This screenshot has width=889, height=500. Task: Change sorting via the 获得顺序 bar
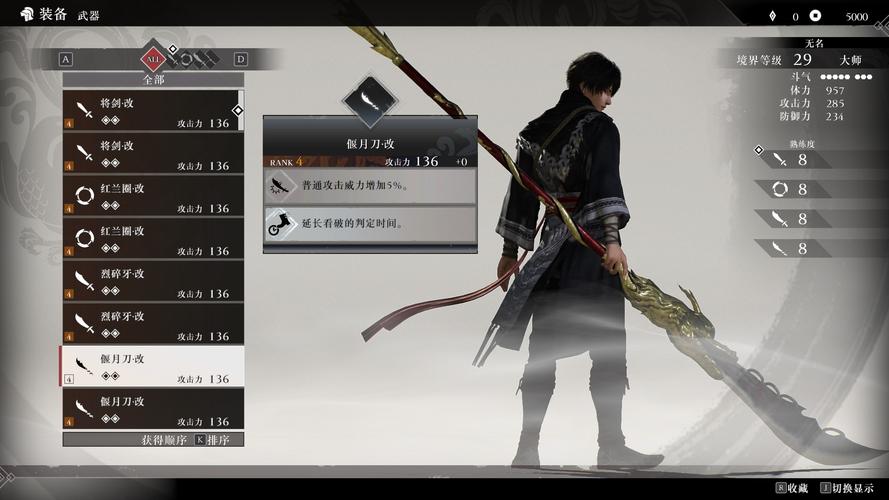152,439
